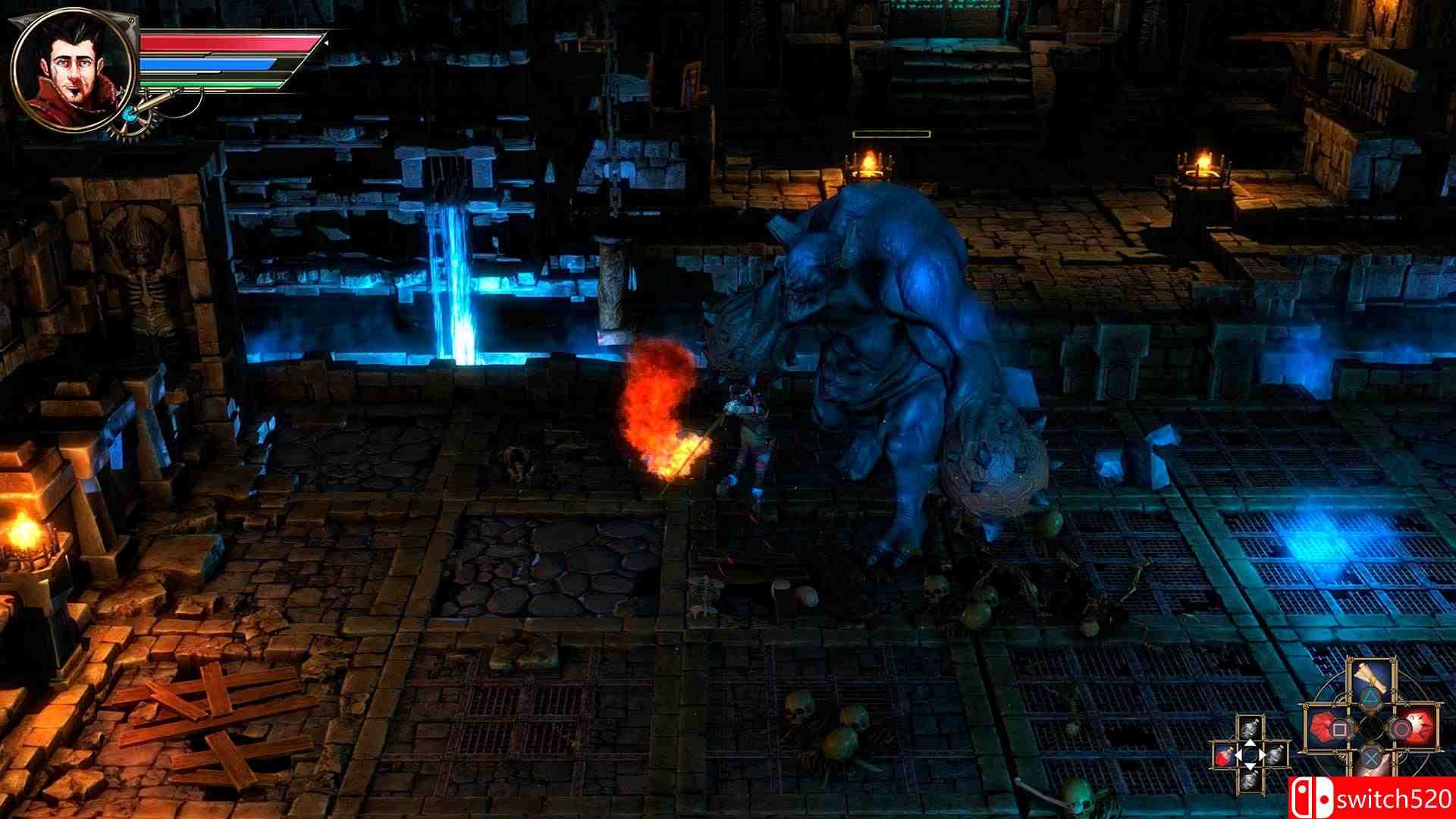
Task: Use the weapon item below the X button
Action: [x=1373, y=775]
